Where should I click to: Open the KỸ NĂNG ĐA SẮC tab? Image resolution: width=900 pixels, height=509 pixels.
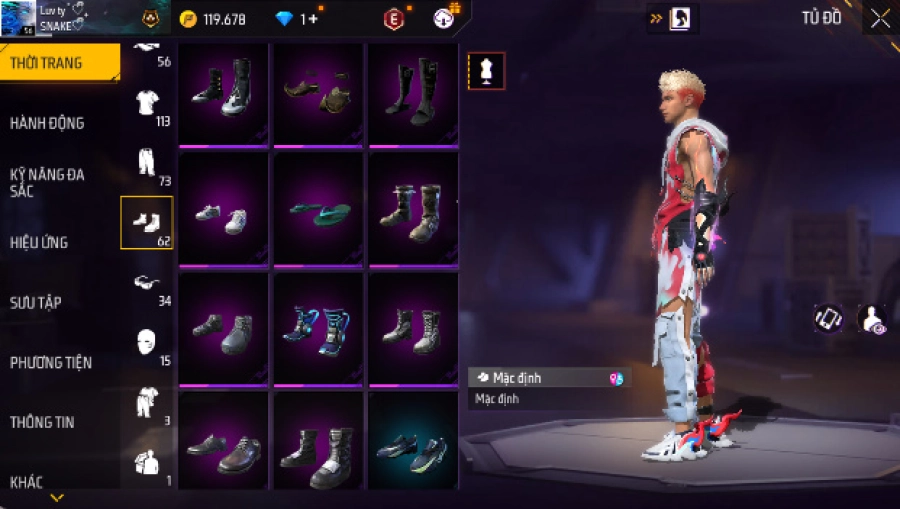coord(47,182)
